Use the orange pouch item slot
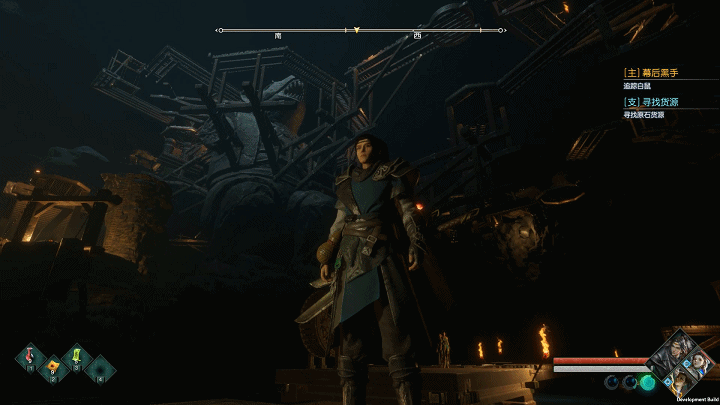The image size is (720, 405). (x=52, y=368)
